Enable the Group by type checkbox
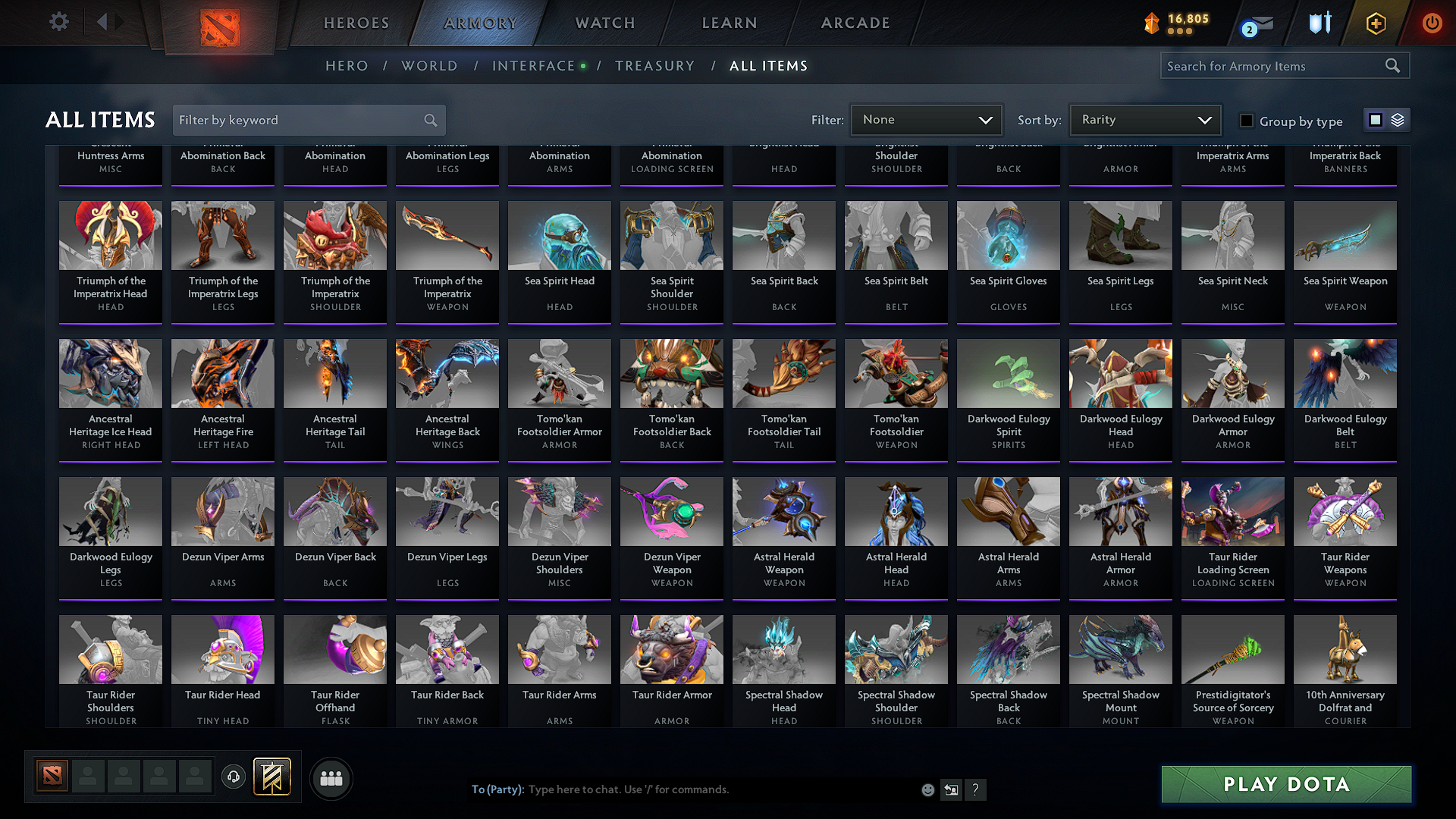 (1246, 120)
